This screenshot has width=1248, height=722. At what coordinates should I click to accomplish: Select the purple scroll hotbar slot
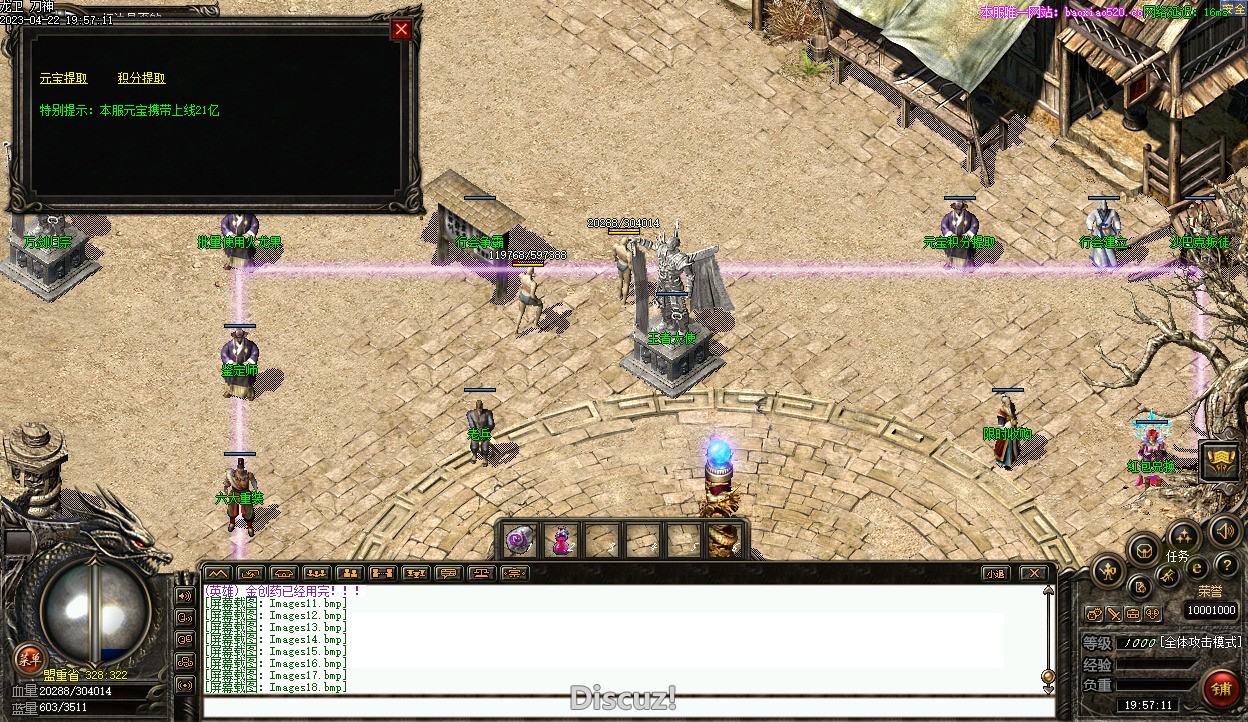tap(519, 540)
